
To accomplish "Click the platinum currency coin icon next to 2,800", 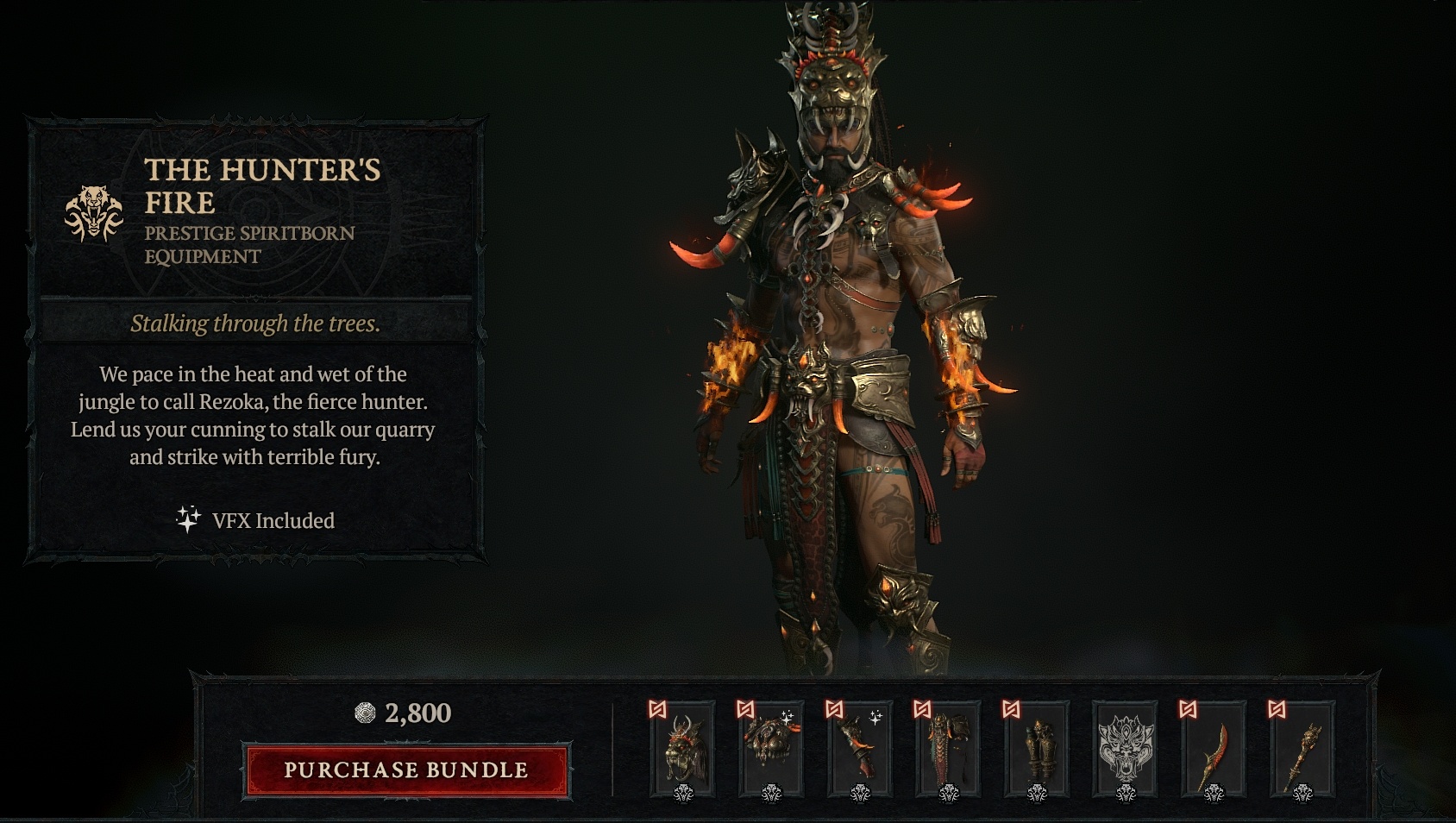I will [x=365, y=714].
